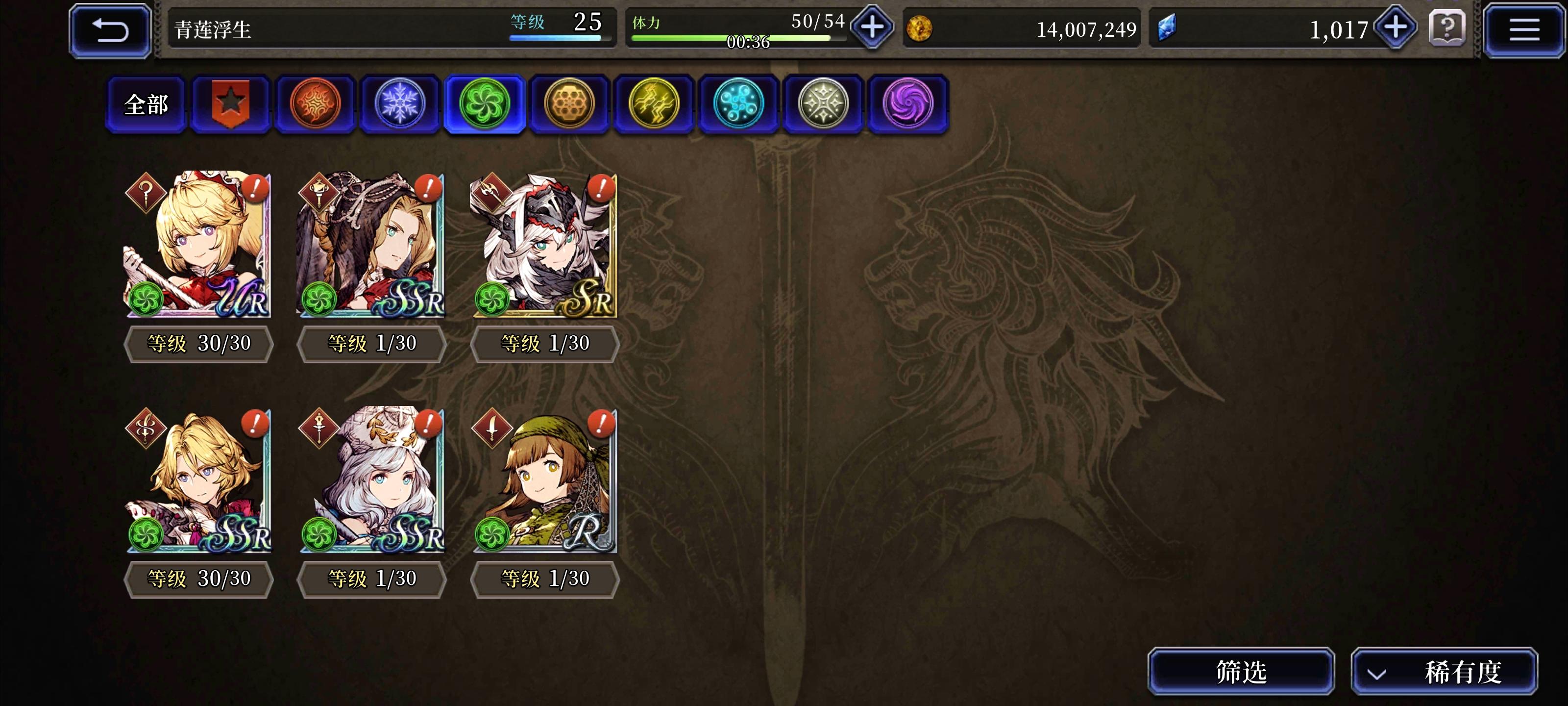
Task: Select the ice element filter icon
Action: (x=400, y=103)
